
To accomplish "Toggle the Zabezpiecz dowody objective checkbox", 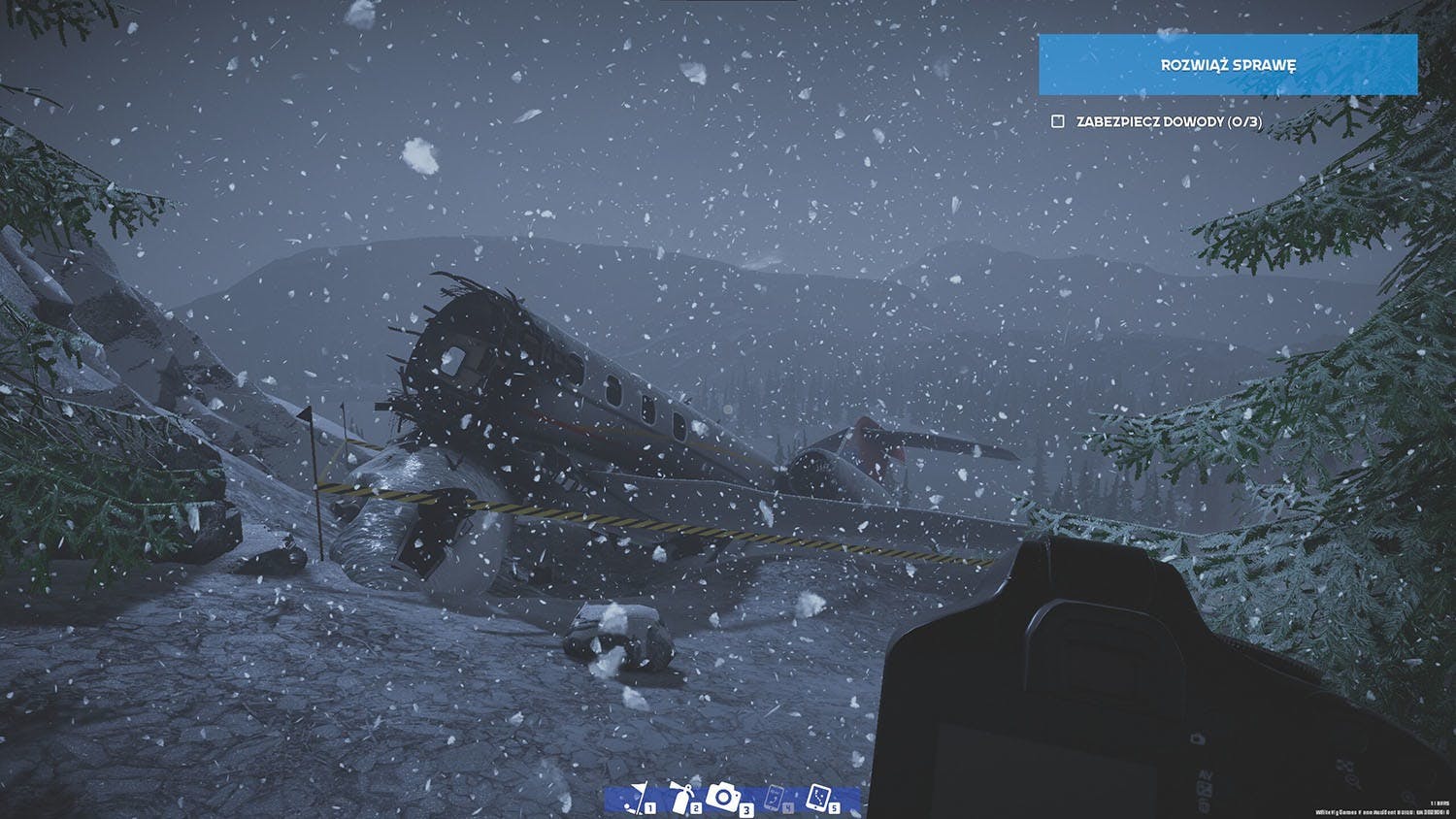I will [x=1058, y=121].
